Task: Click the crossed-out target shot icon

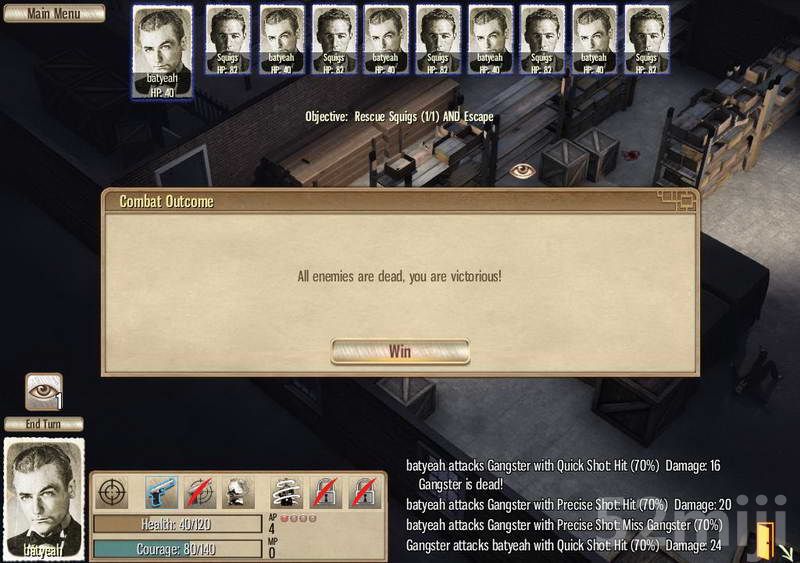Action: tap(200, 493)
